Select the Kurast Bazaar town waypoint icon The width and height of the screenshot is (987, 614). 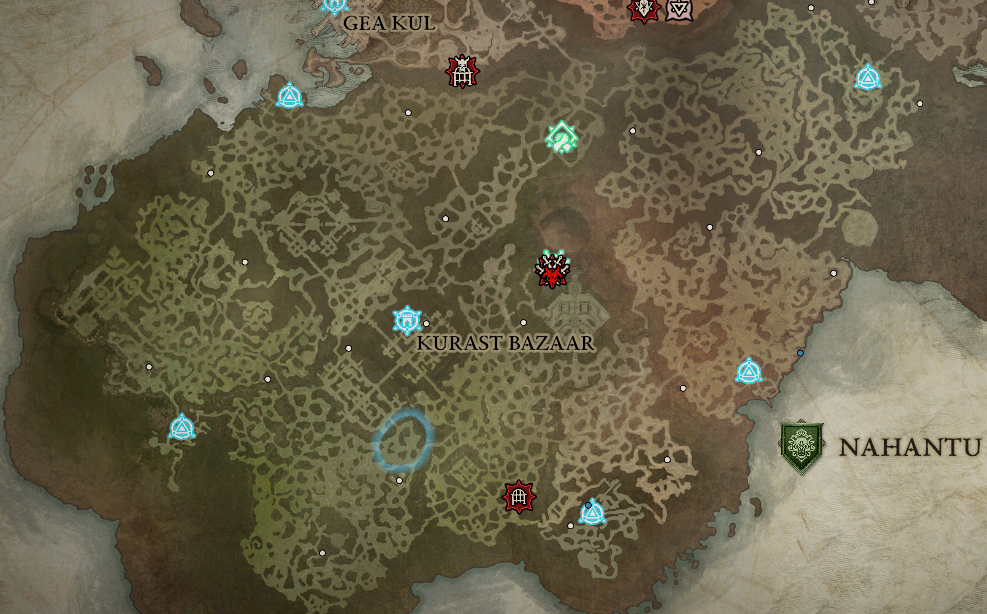click(407, 320)
